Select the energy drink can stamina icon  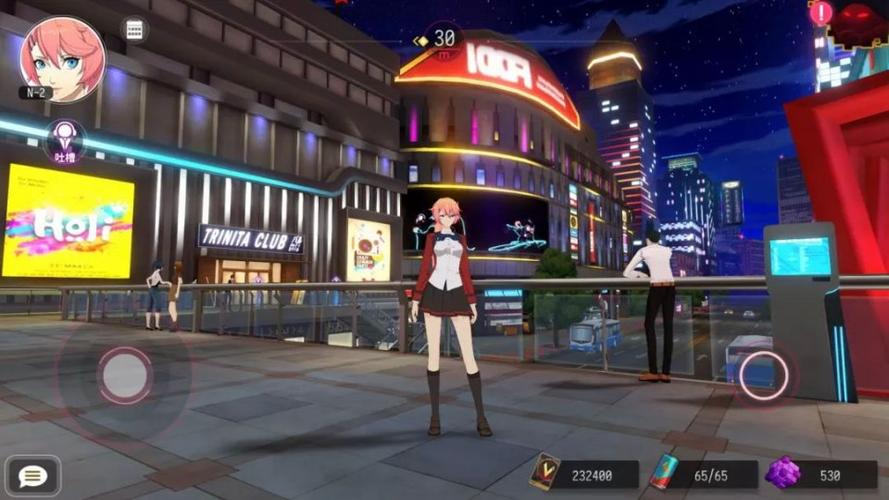(663, 472)
